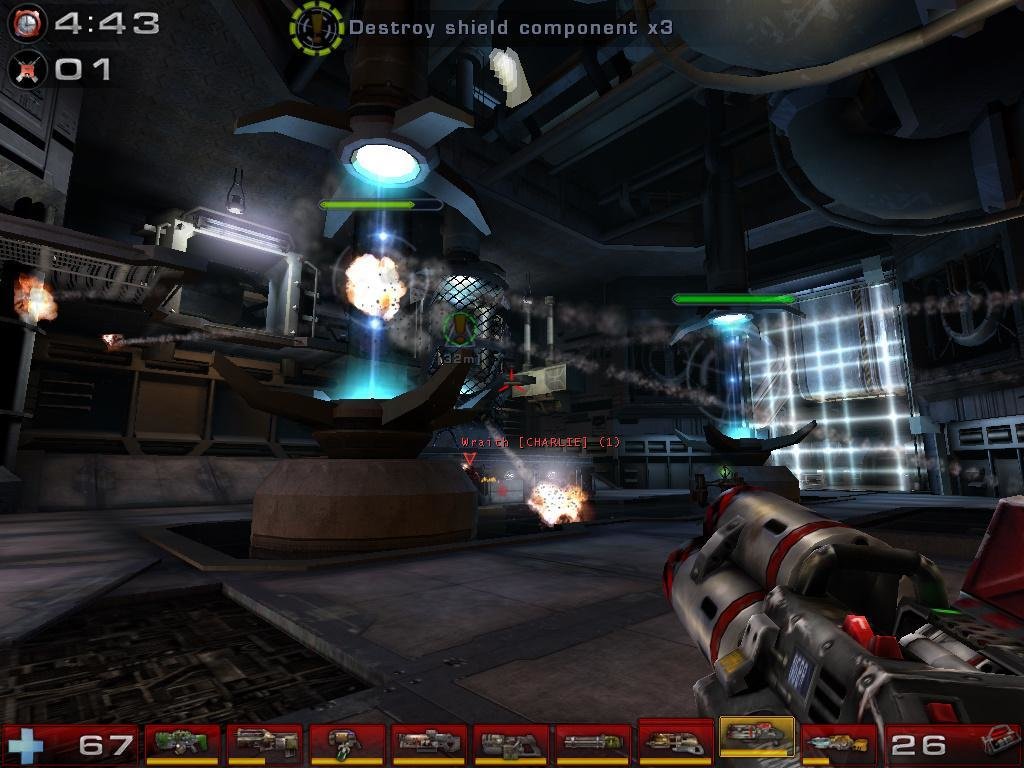Equip the Shock Rifle from the weapon bar
1024x768 pixels.
429,744
